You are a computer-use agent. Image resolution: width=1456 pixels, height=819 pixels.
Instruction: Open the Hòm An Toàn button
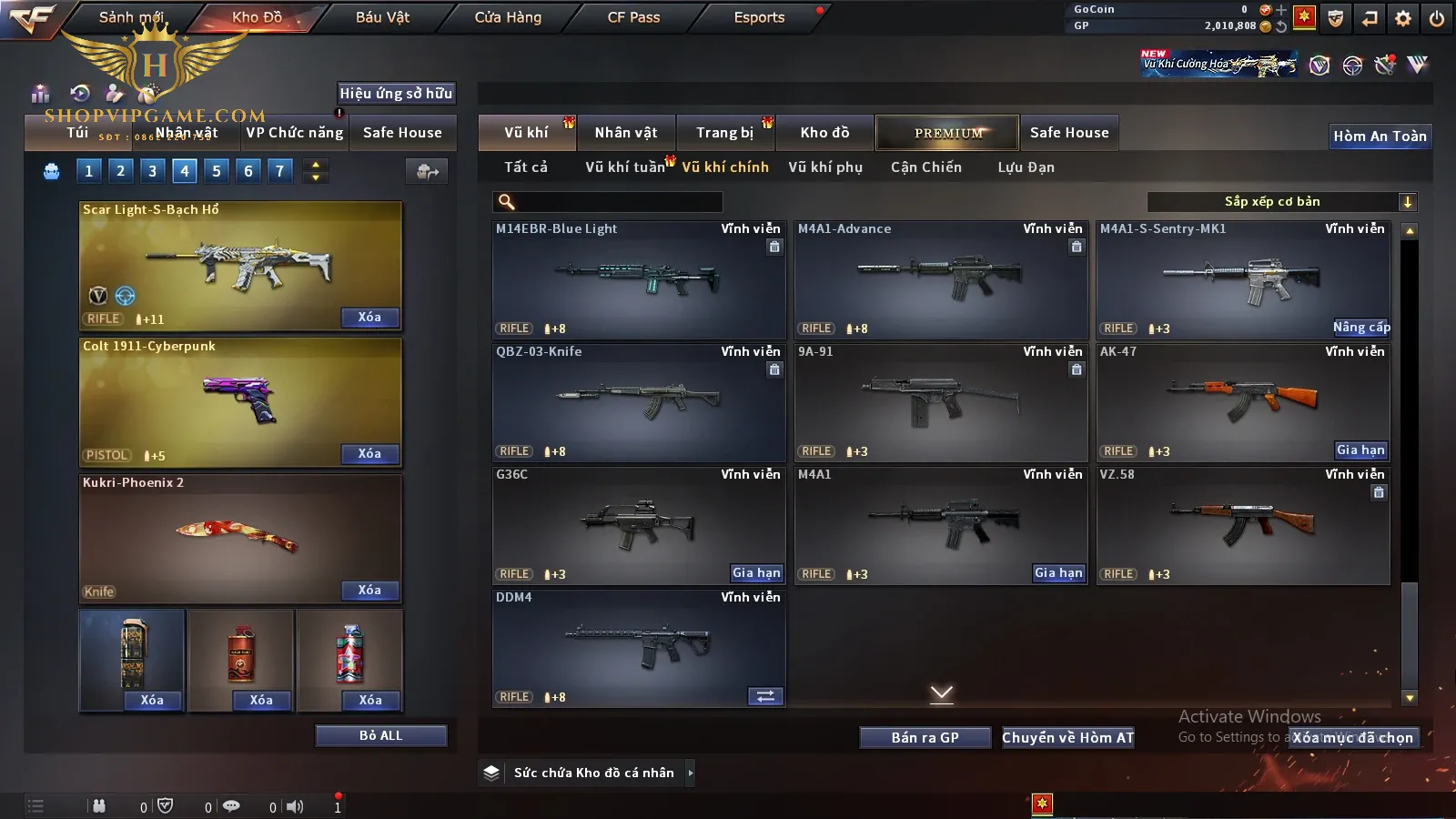click(1380, 136)
